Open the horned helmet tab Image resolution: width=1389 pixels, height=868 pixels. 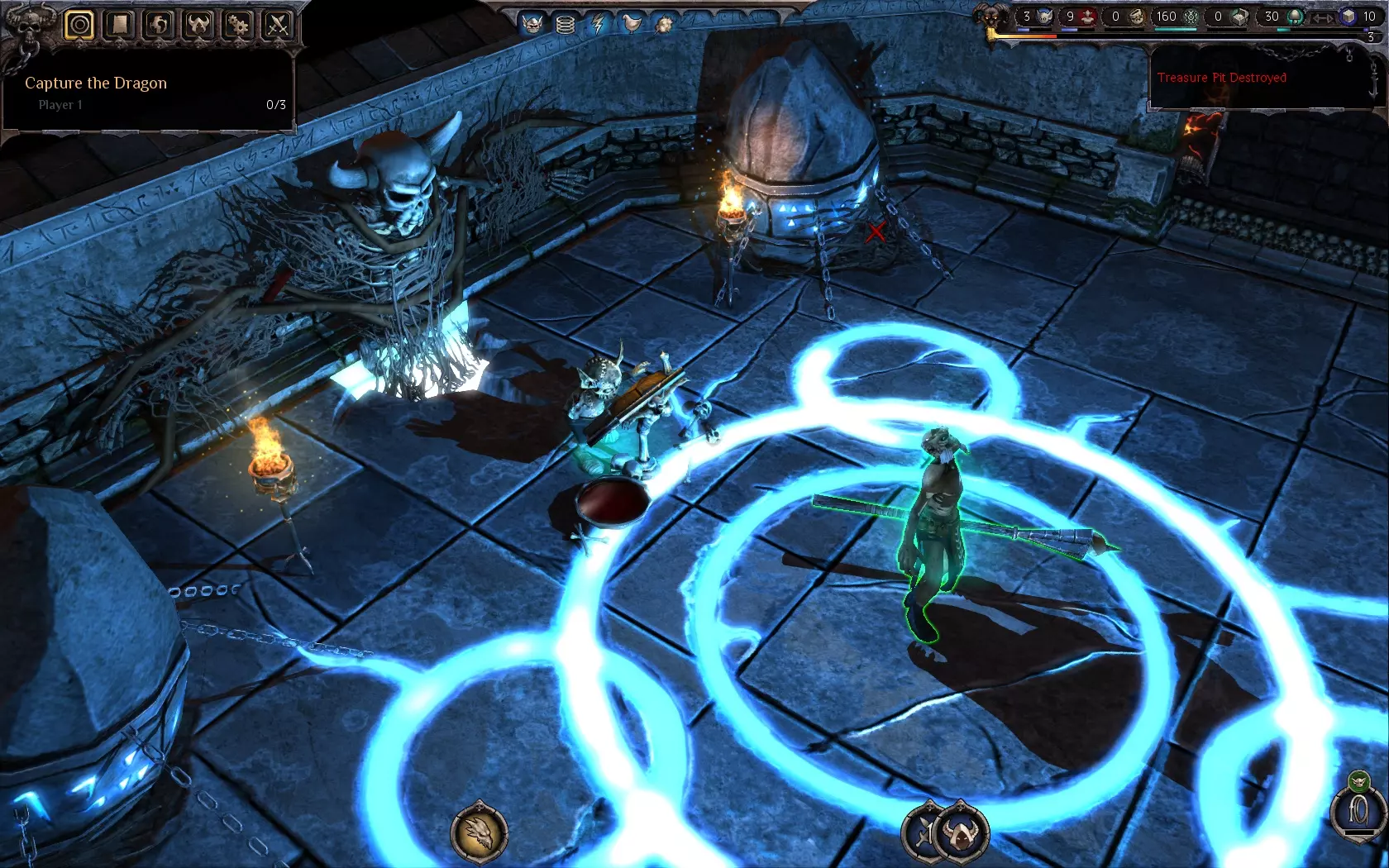pos(198,25)
